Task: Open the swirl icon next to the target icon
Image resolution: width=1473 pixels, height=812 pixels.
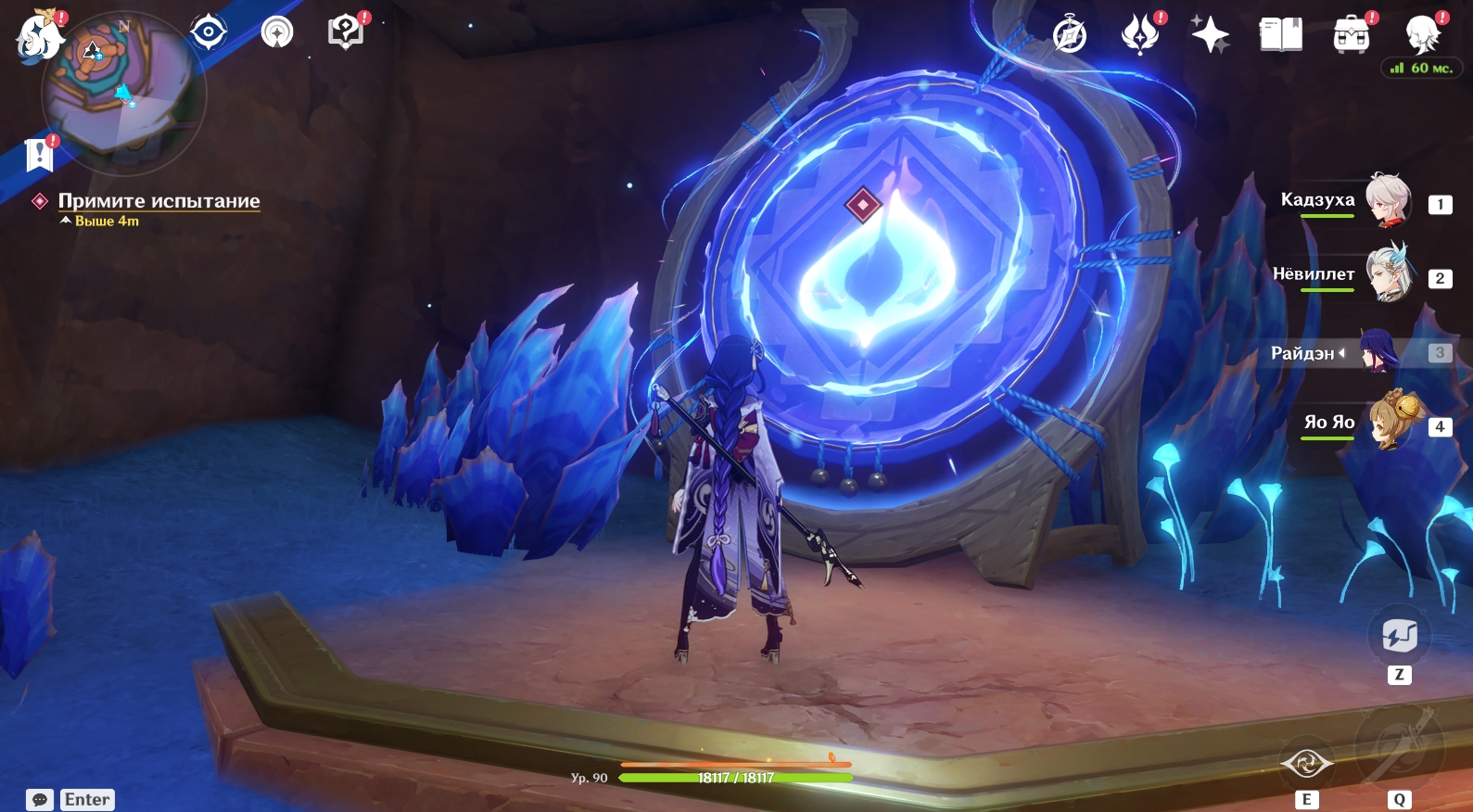Action: point(277,32)
